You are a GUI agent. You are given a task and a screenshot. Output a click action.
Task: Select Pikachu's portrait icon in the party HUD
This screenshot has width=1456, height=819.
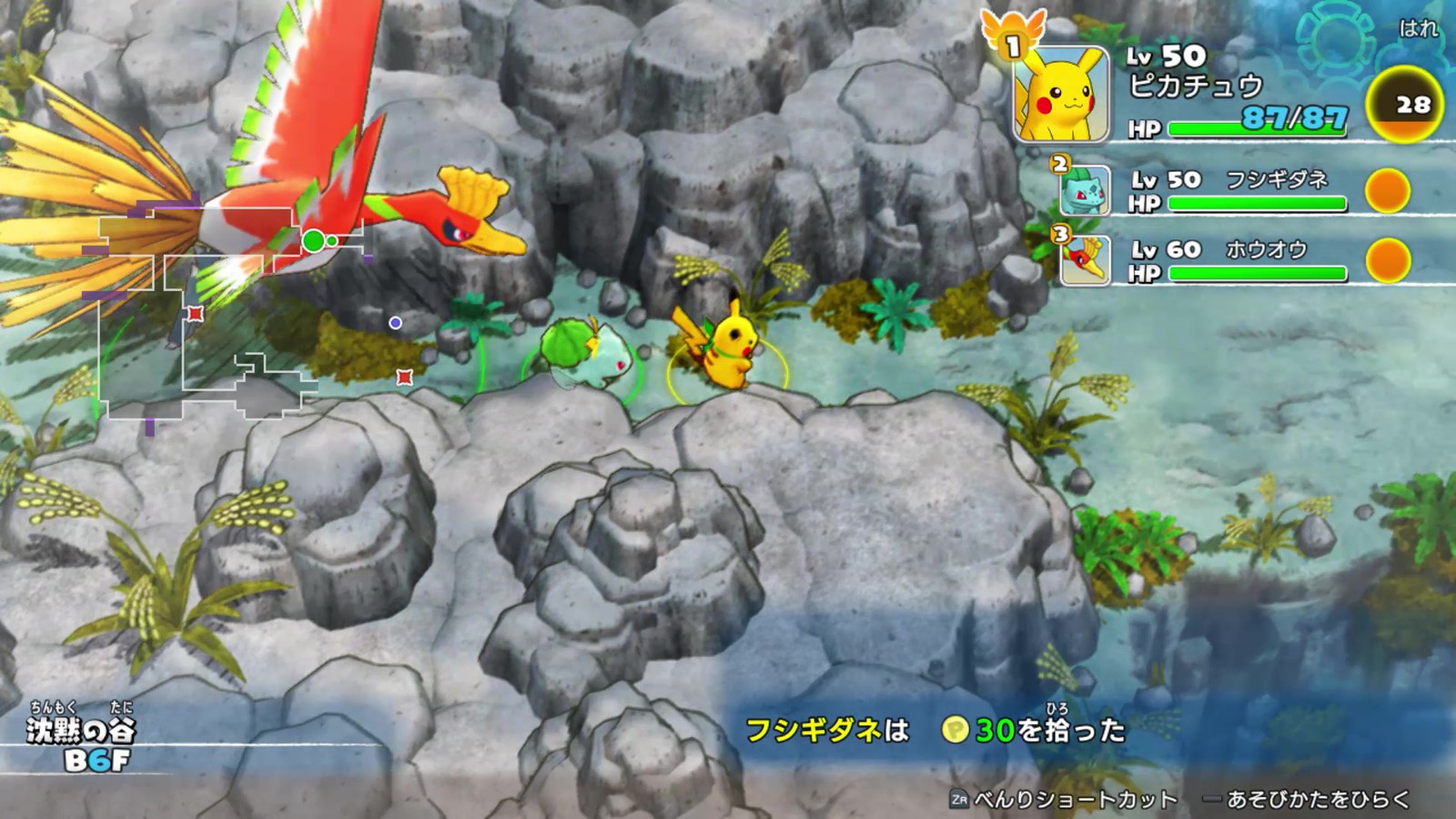coord(1063,96)
